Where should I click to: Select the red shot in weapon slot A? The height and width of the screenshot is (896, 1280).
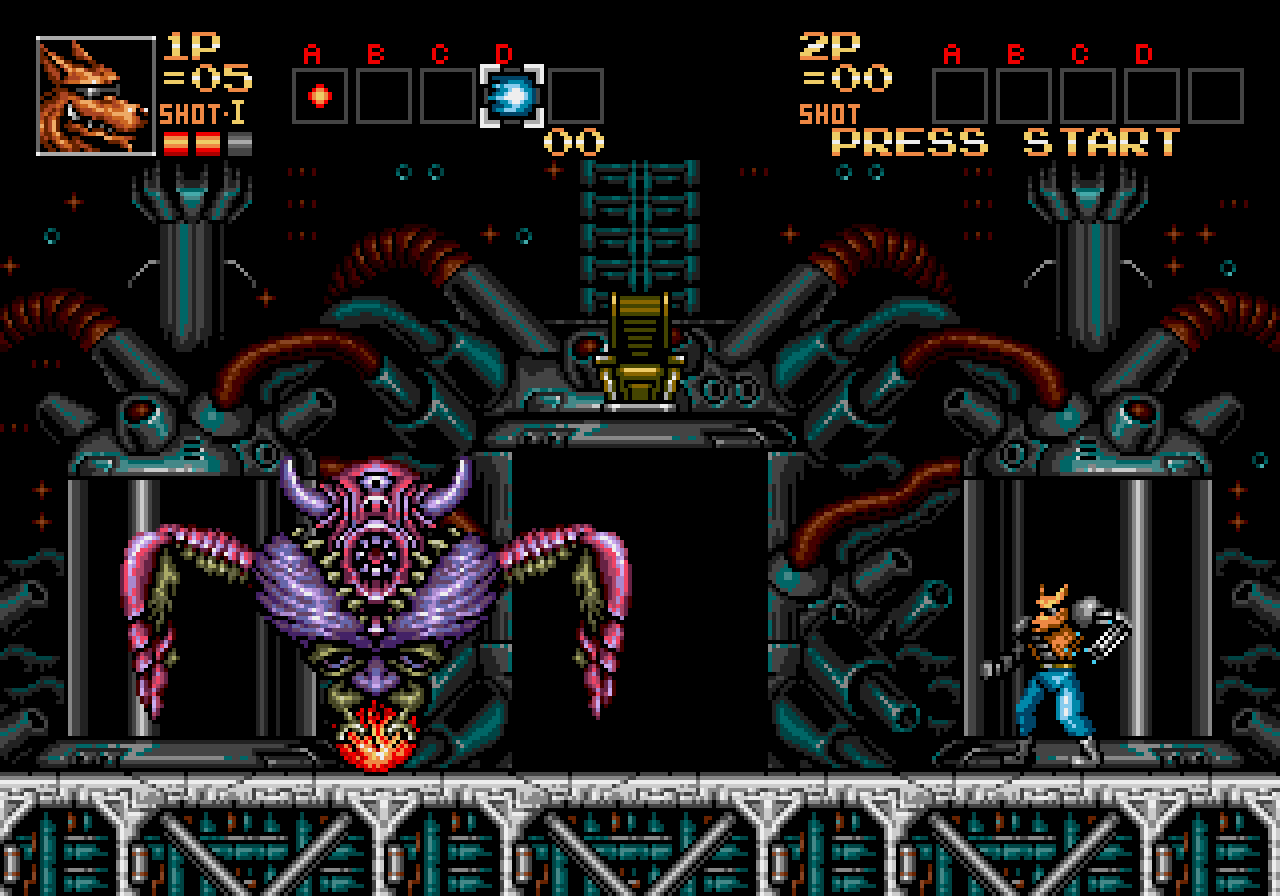tap(320, 96)
